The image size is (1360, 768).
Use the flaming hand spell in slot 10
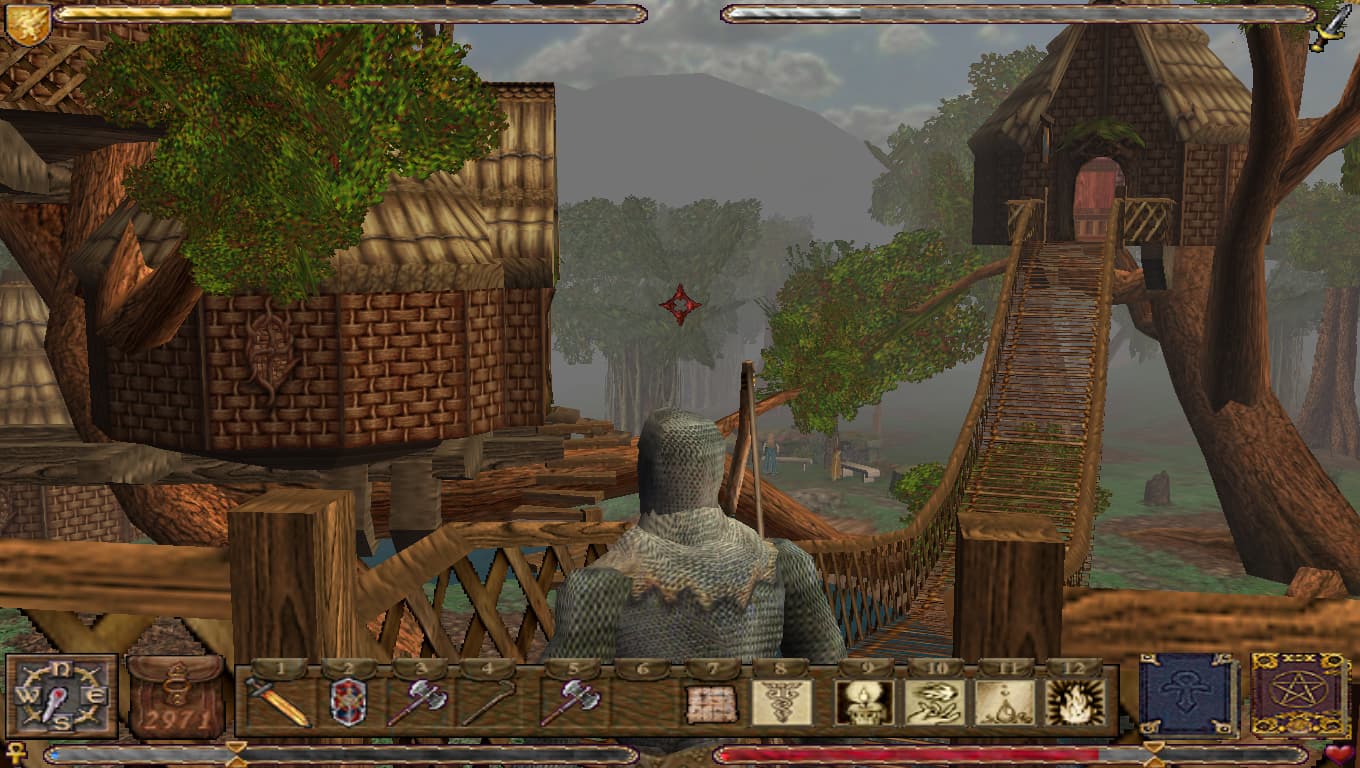click(935, 702)
